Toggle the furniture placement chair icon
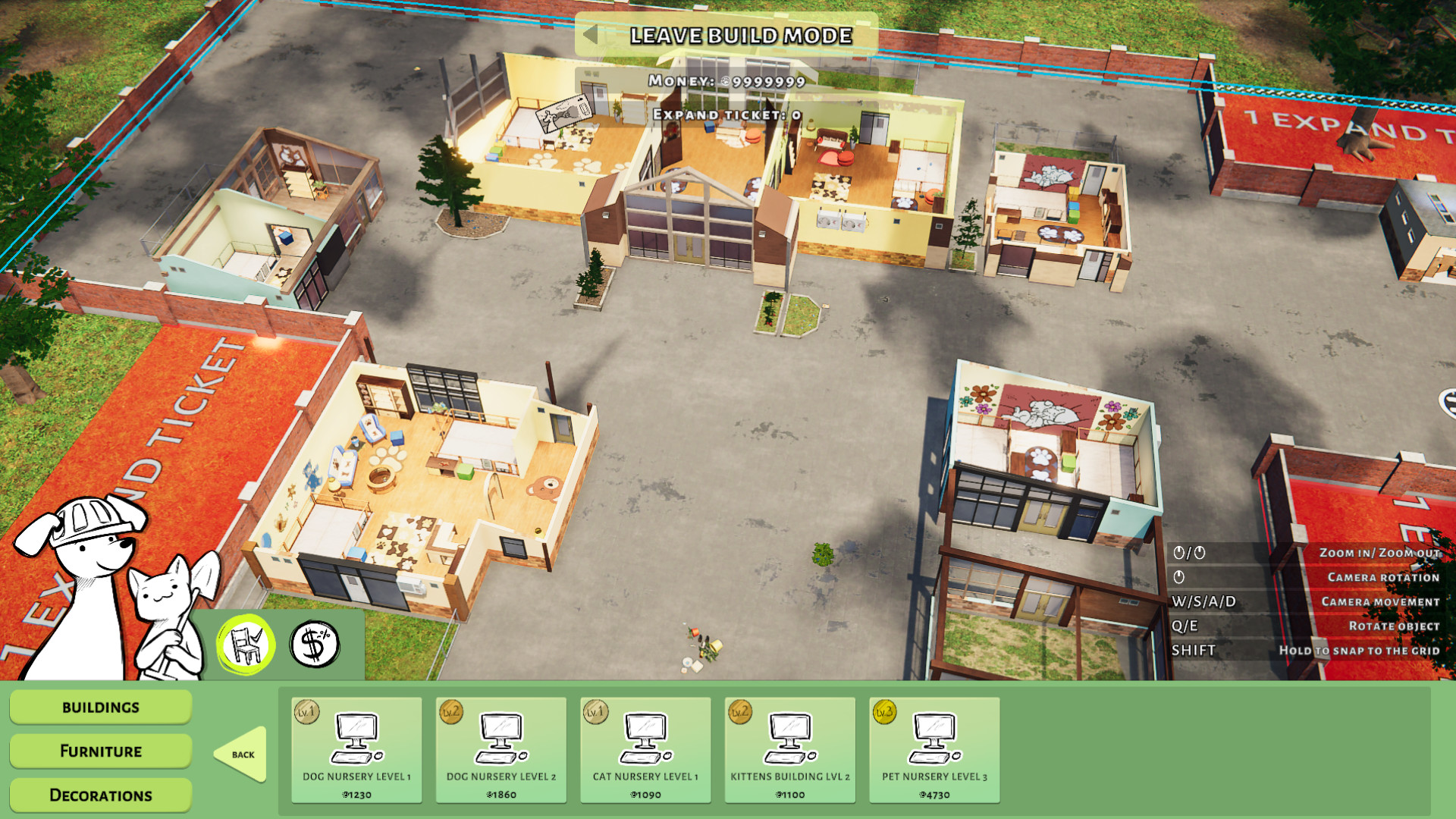 click(x=246, y=644)
